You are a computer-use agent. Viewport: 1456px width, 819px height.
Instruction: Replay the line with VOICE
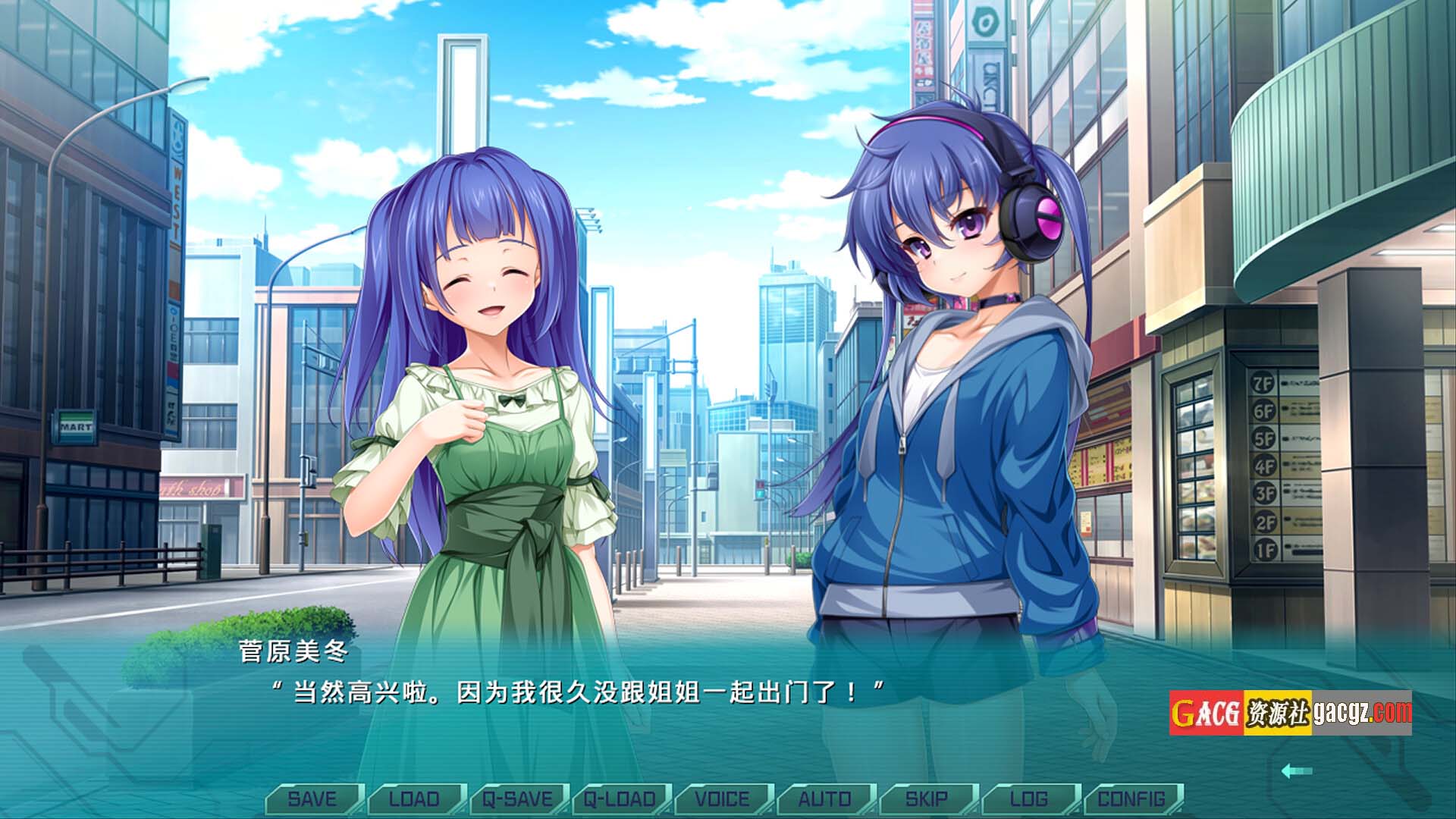(x=722, y=799)
